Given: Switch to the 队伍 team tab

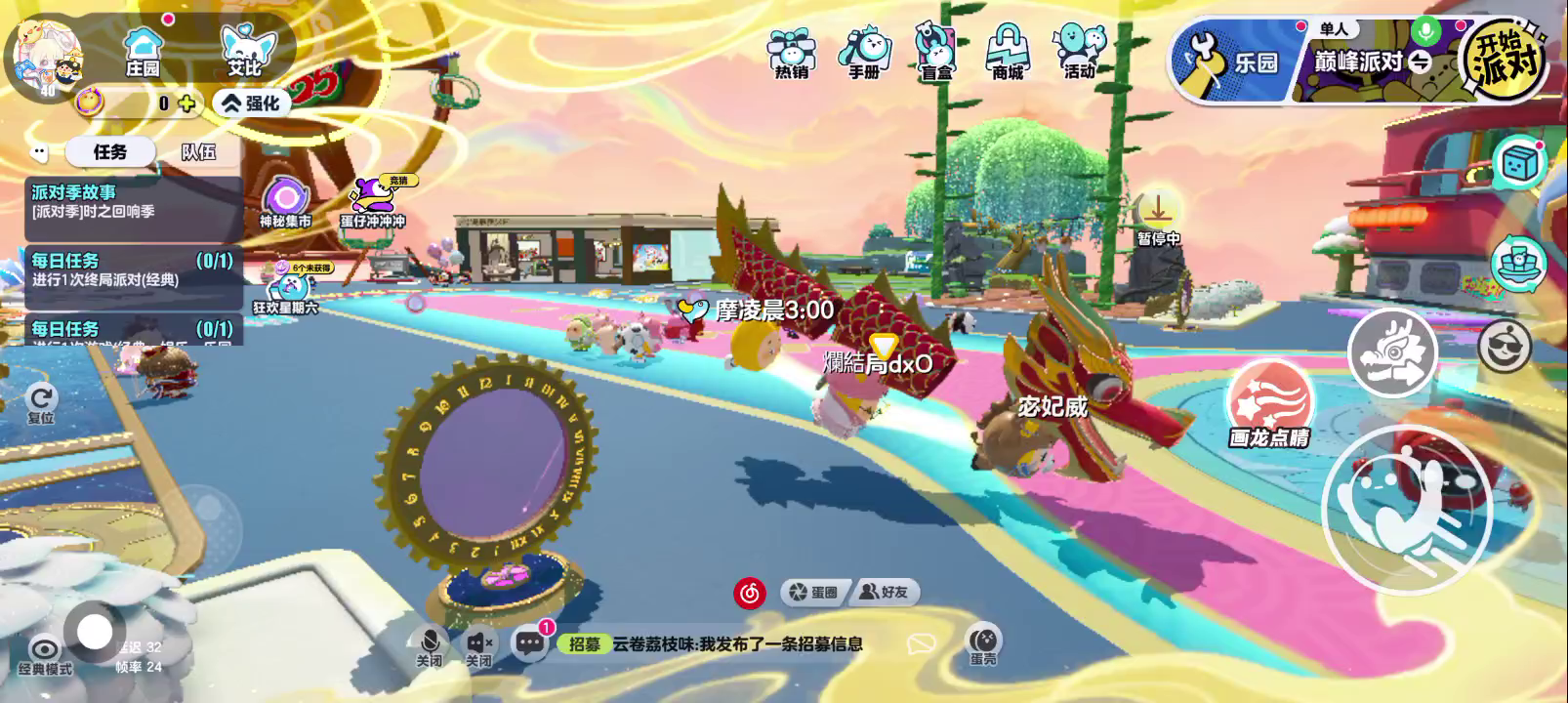Looking at the screenshot, I should click(x=198, y=152).
